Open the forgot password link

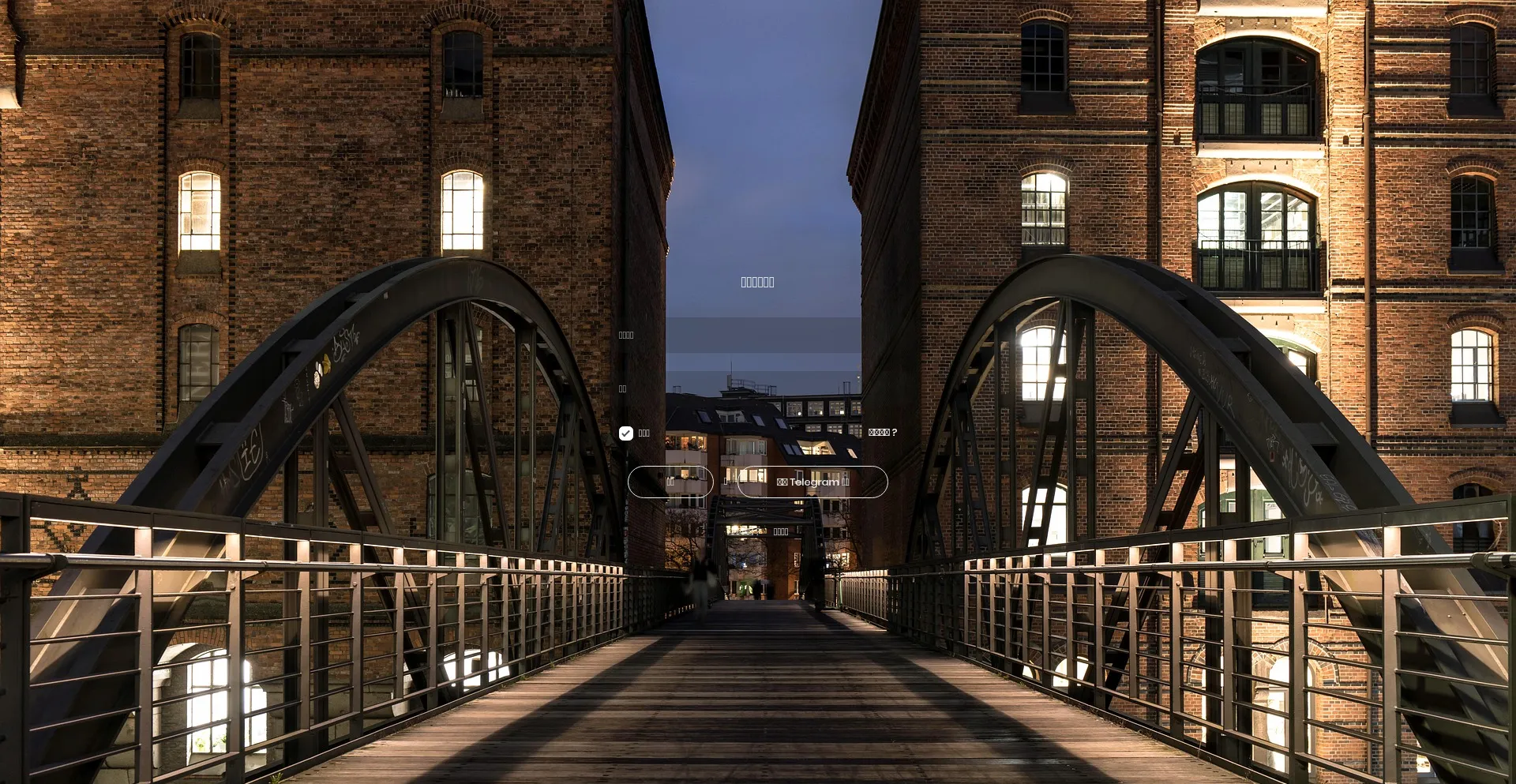882,433
